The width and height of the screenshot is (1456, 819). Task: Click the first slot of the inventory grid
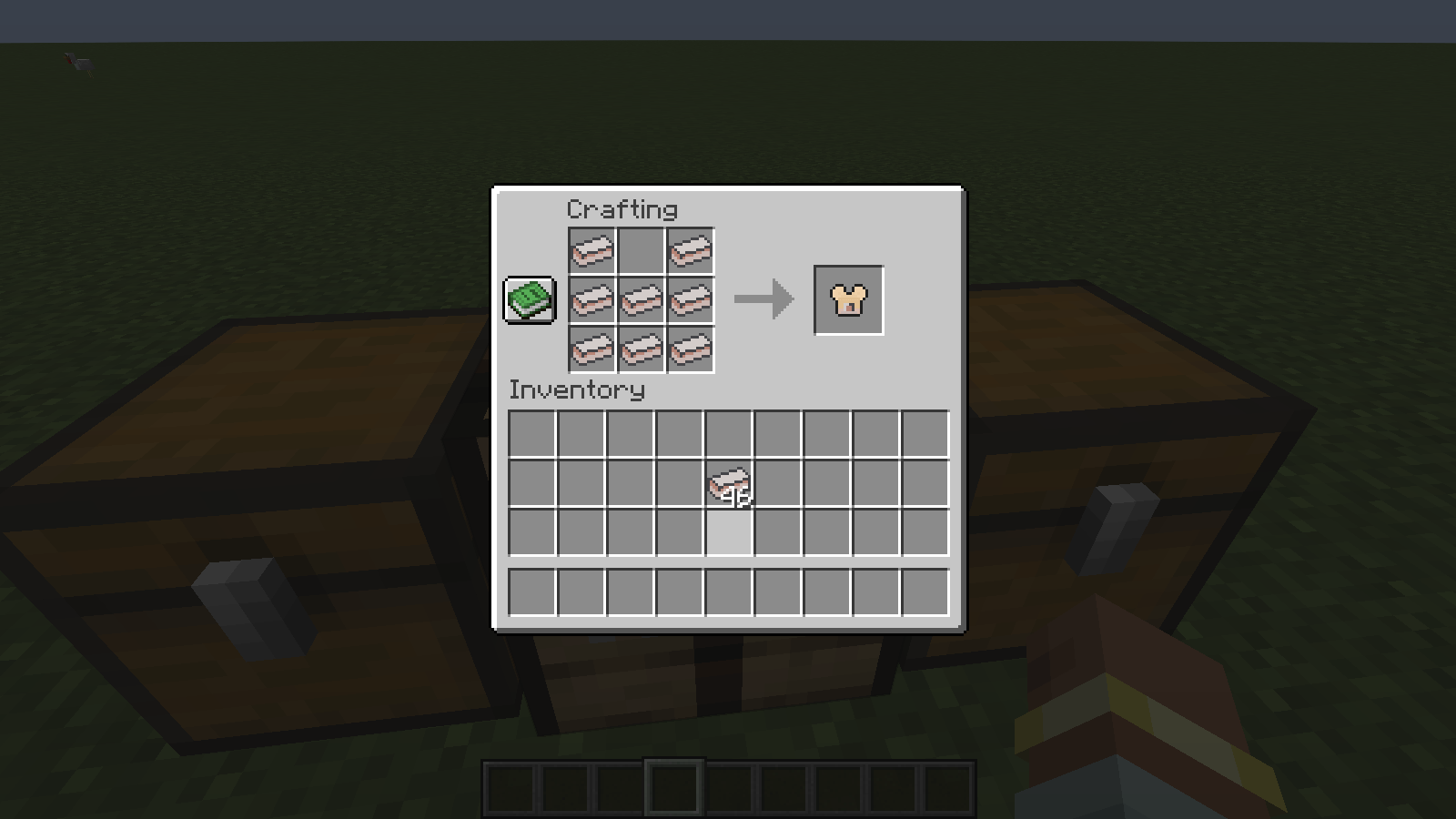click(x=532, y=435)
